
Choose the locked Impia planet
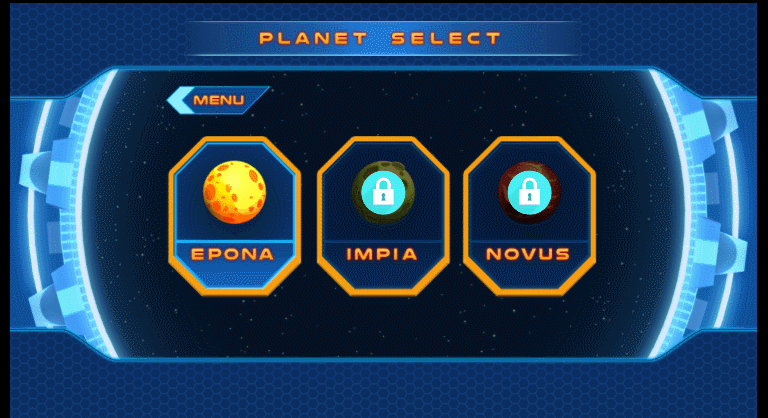pyautogui.click(x=382, y=214)
